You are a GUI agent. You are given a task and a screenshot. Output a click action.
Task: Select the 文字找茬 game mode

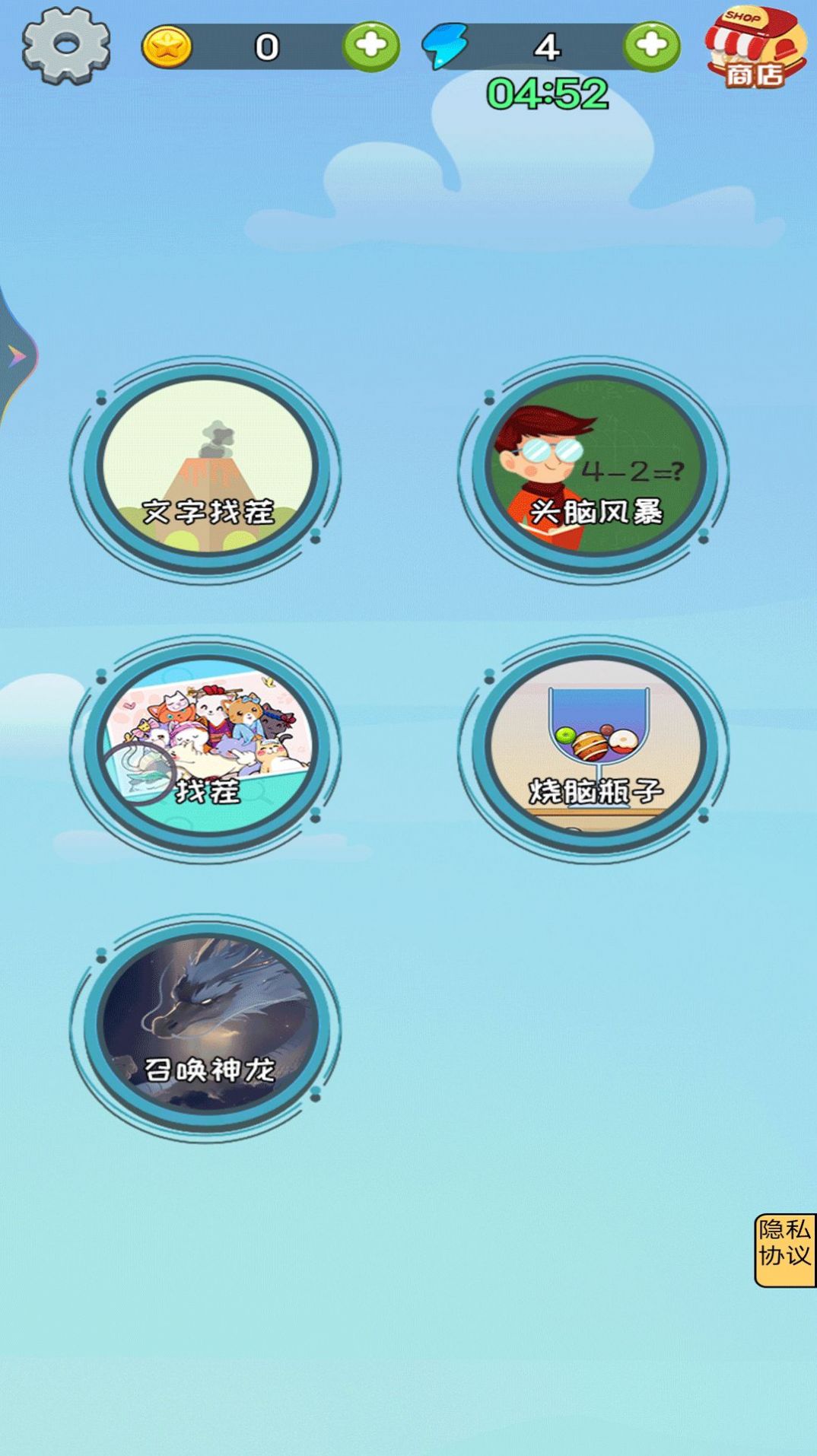pos(207,468)
